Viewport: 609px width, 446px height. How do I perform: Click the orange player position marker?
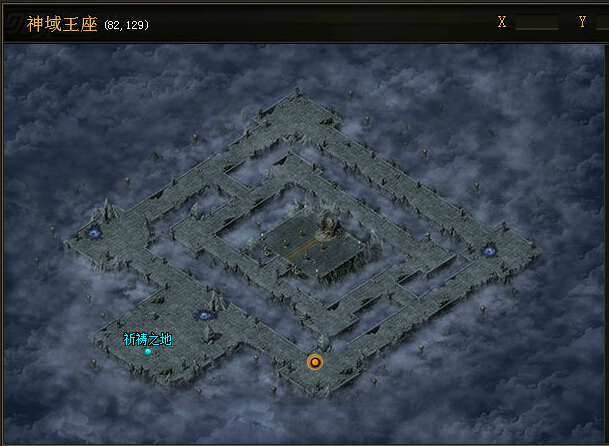(x=315, y=362)
